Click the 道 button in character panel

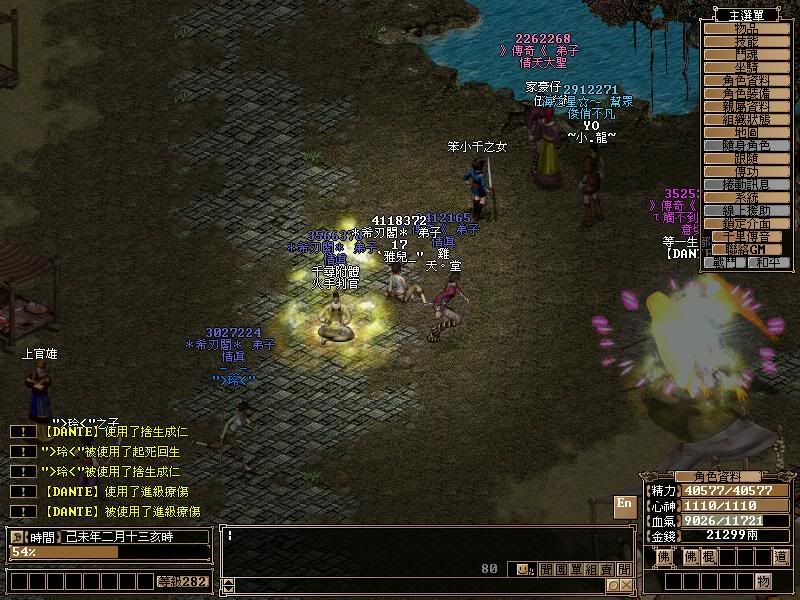click(x=780, y=556)
